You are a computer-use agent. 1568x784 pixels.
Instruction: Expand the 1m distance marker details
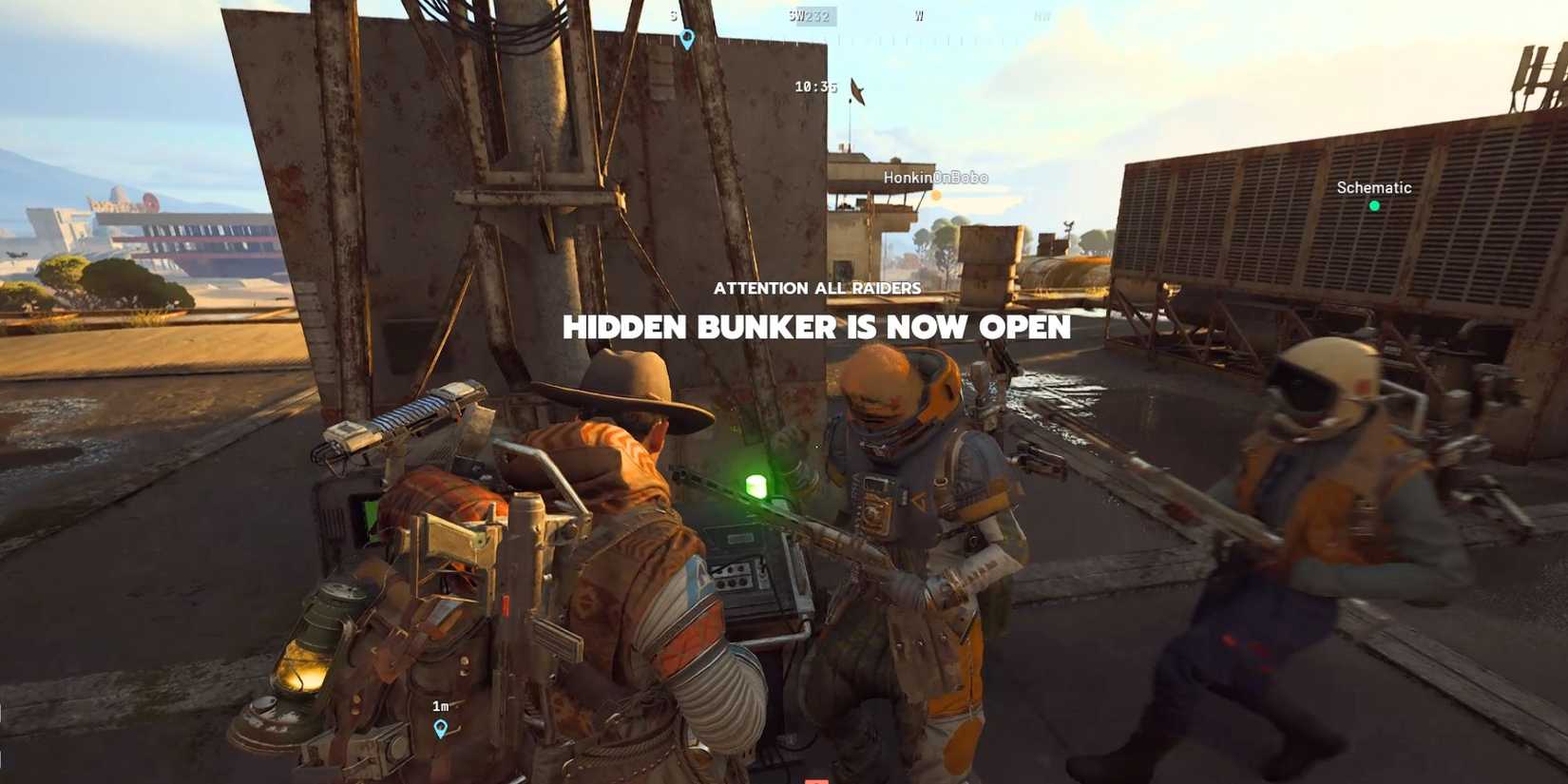click(x=440, y=705)
